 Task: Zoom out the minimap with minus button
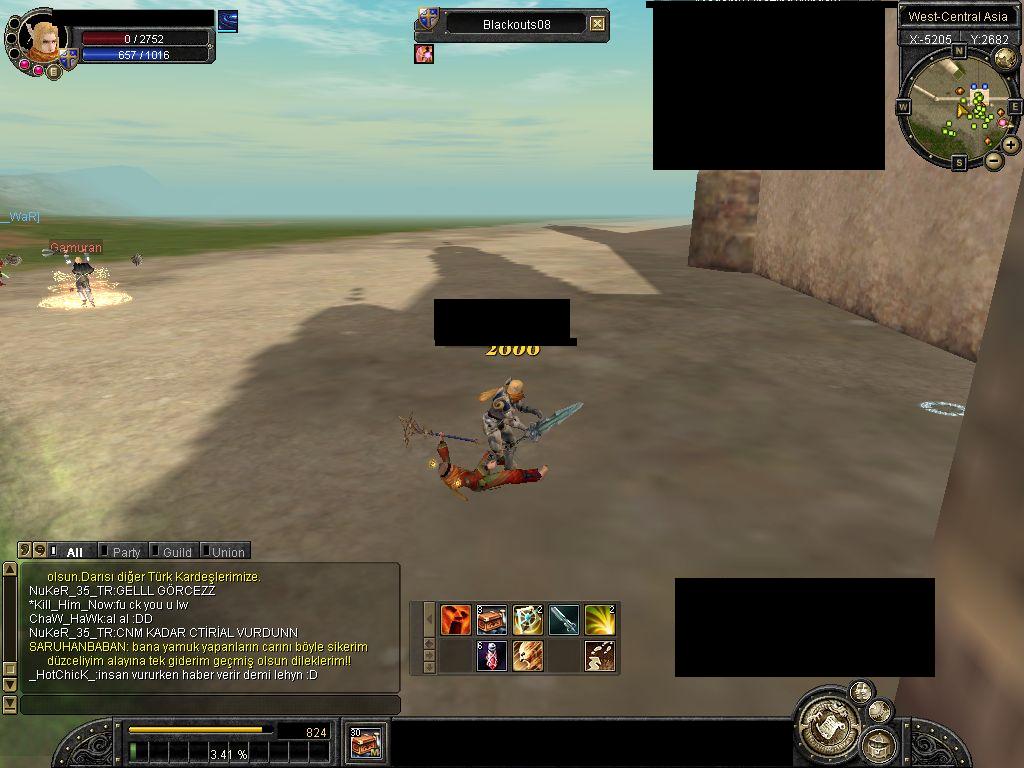994,160
